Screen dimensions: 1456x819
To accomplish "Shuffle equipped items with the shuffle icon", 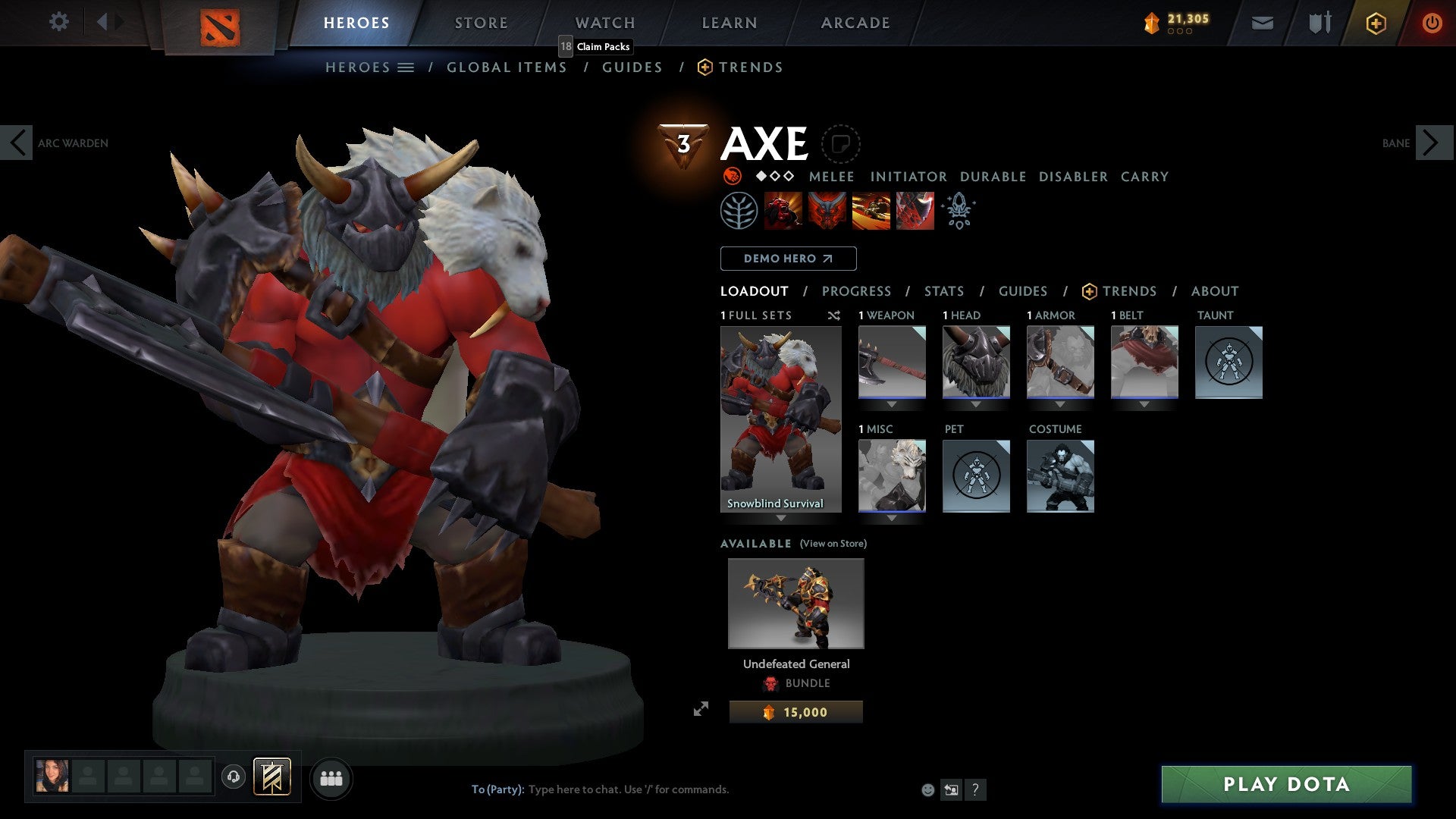I will (833, 315).
